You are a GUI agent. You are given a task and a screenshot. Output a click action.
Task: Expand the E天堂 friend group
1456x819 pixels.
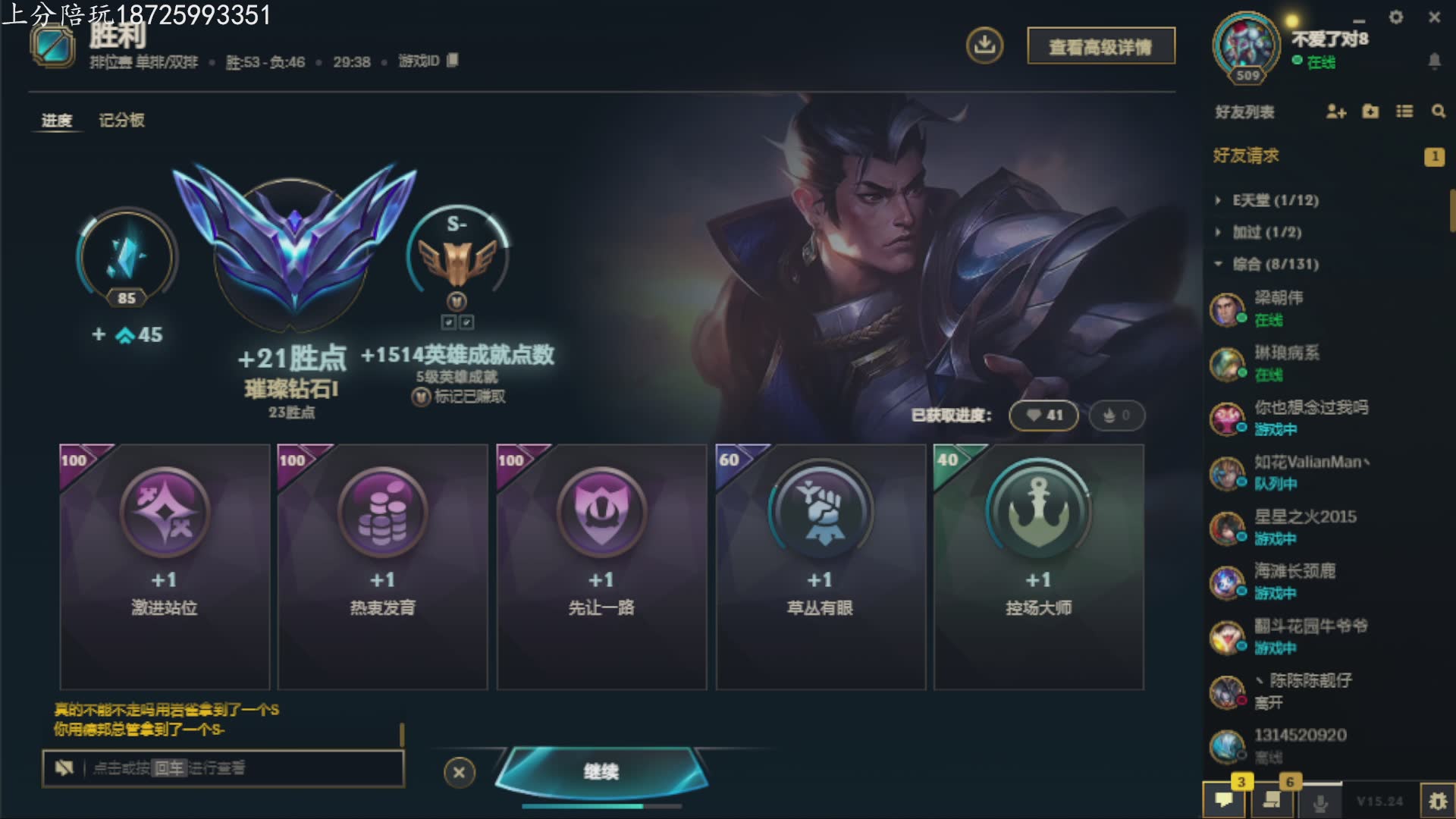[1276, 200]
